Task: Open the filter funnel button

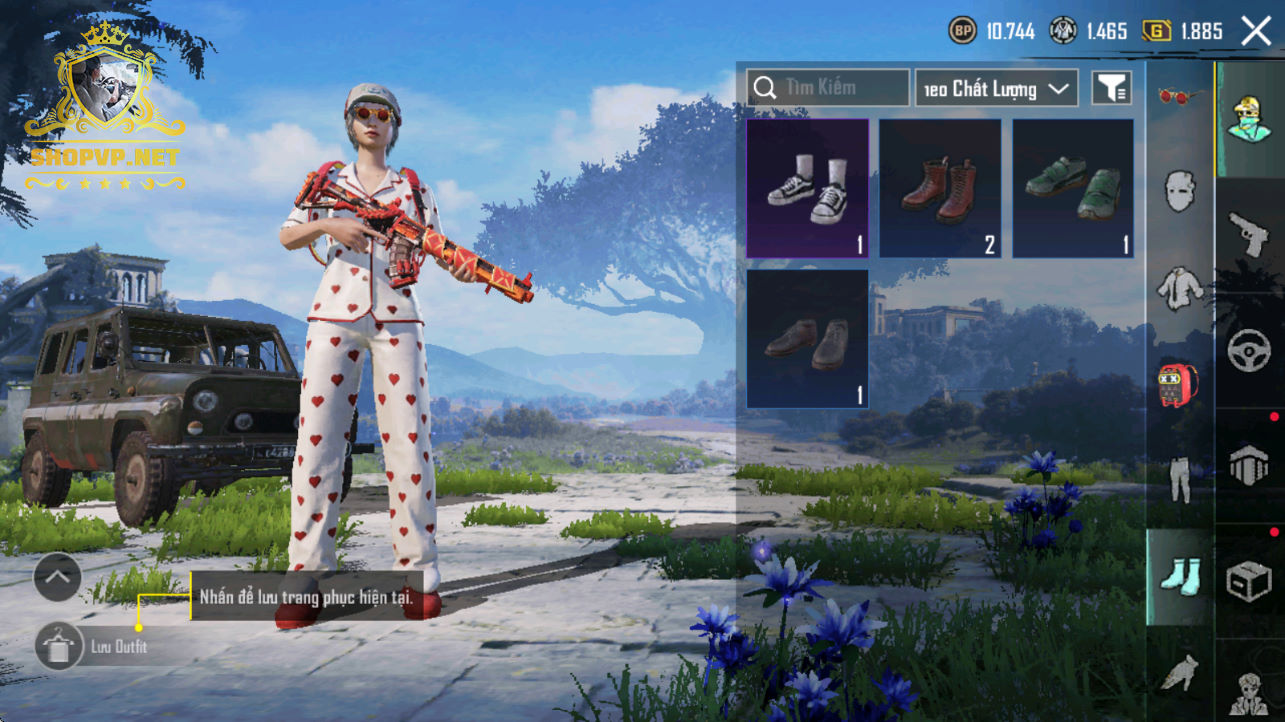Action: point(1110,89)
